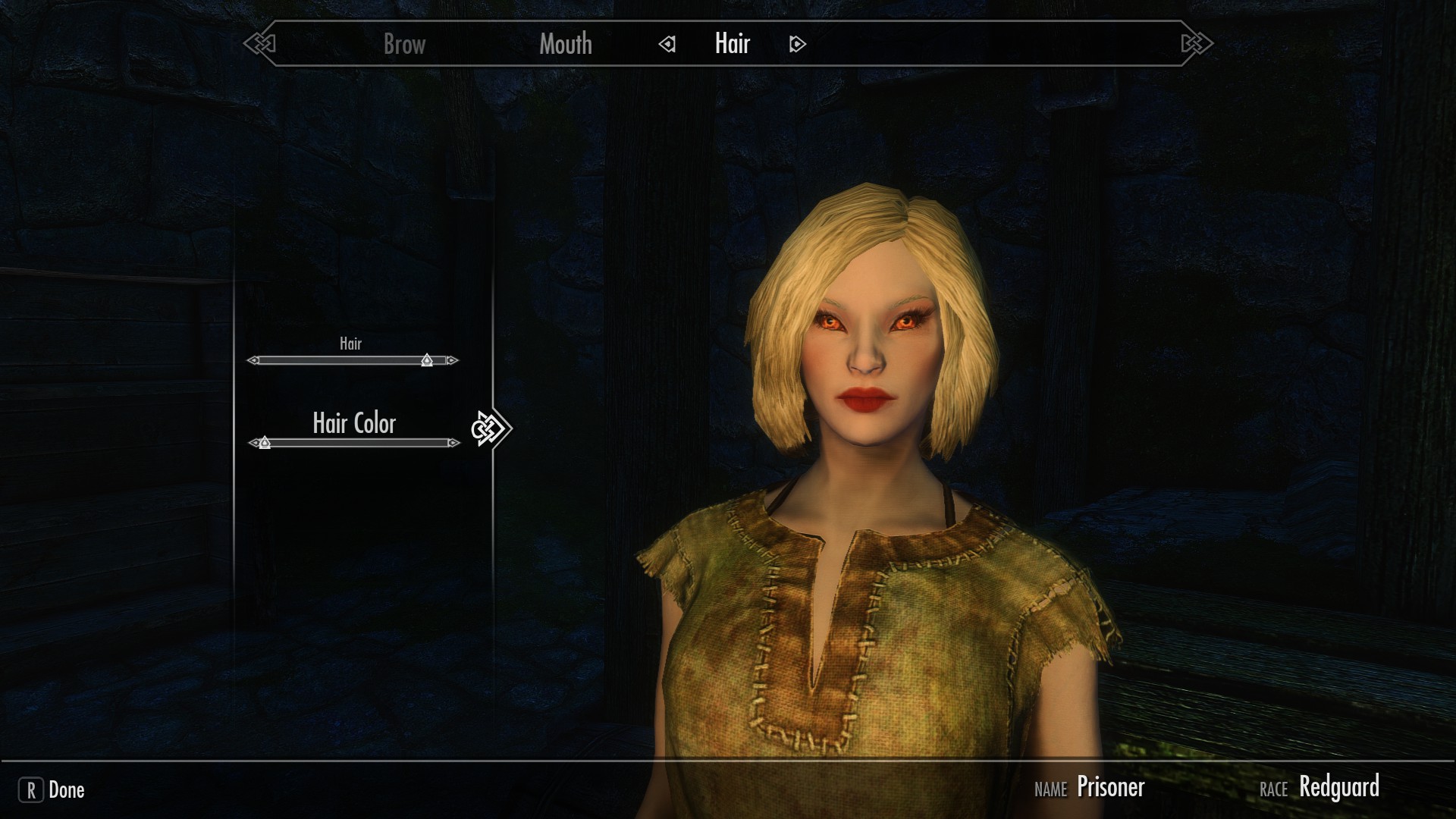This screenshot has height=819, width=1456.
Task: Click the Hair Color slider handle
Action: [265, 443]
